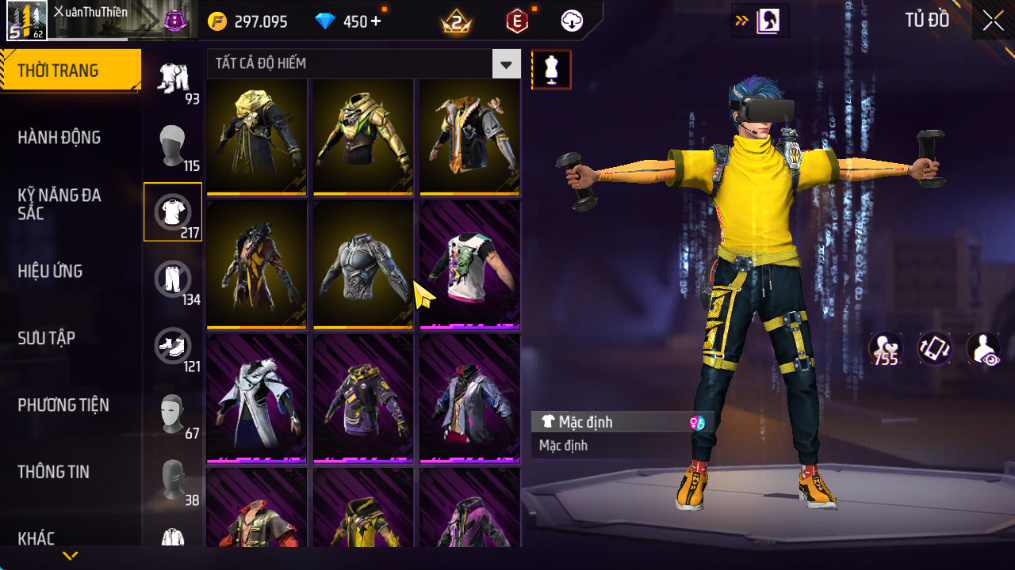Screen dimensions: 1015x570
Task: Select the top shirt subcategory with 217 items
Action: [x=173, y=211]
